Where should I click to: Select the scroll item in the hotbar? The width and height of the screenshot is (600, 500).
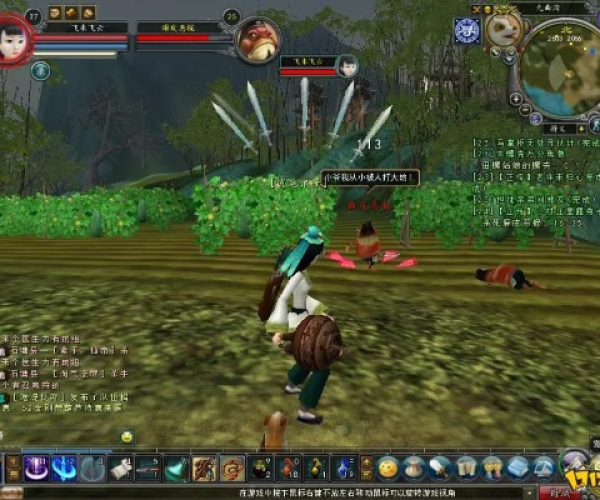(x=121, y=467)
